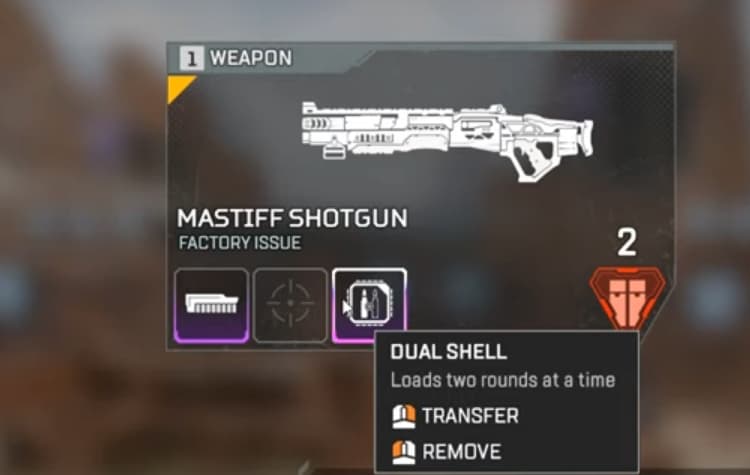Image resolution: width=750 pixels, height=475 pixels.
Task: Select the Mastiff Shotgun weapon image
Action: click(x=448, y=138)
